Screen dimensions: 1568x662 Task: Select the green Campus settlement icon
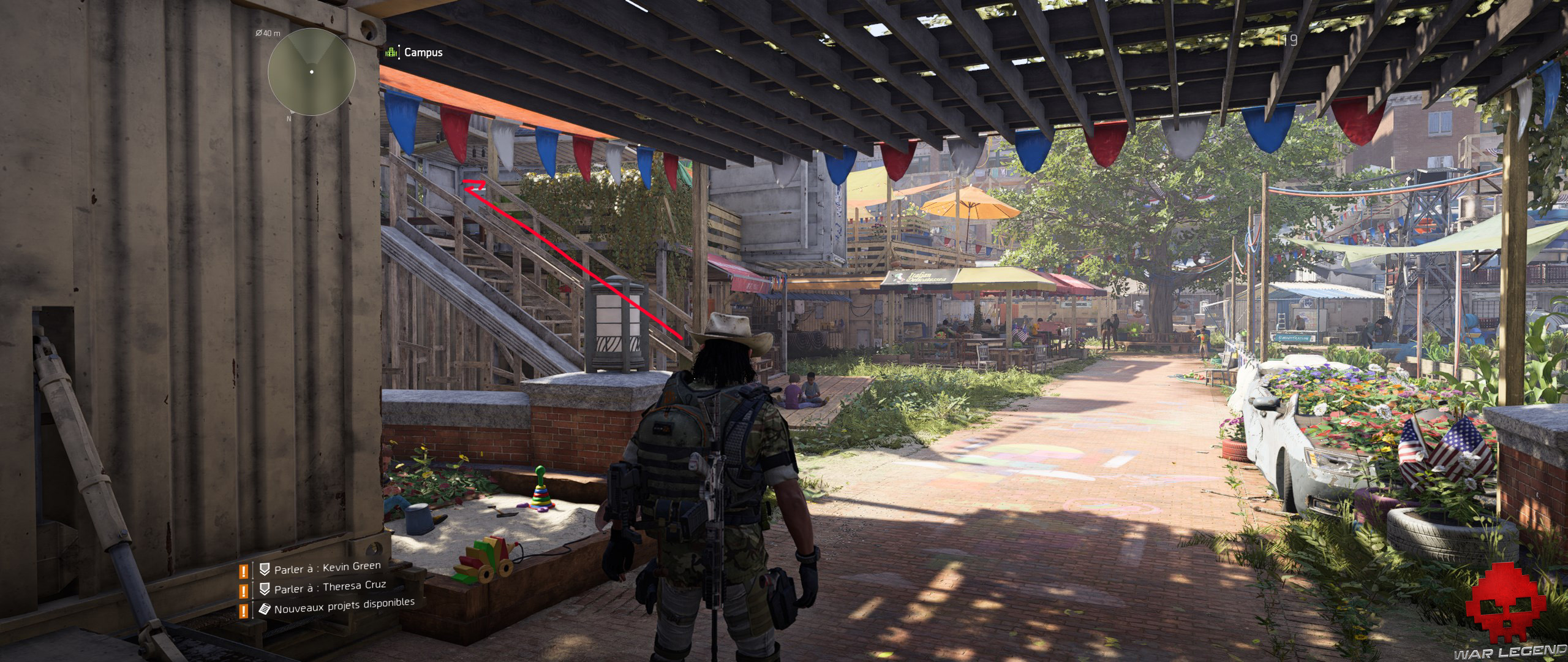[x=391, y=53]
